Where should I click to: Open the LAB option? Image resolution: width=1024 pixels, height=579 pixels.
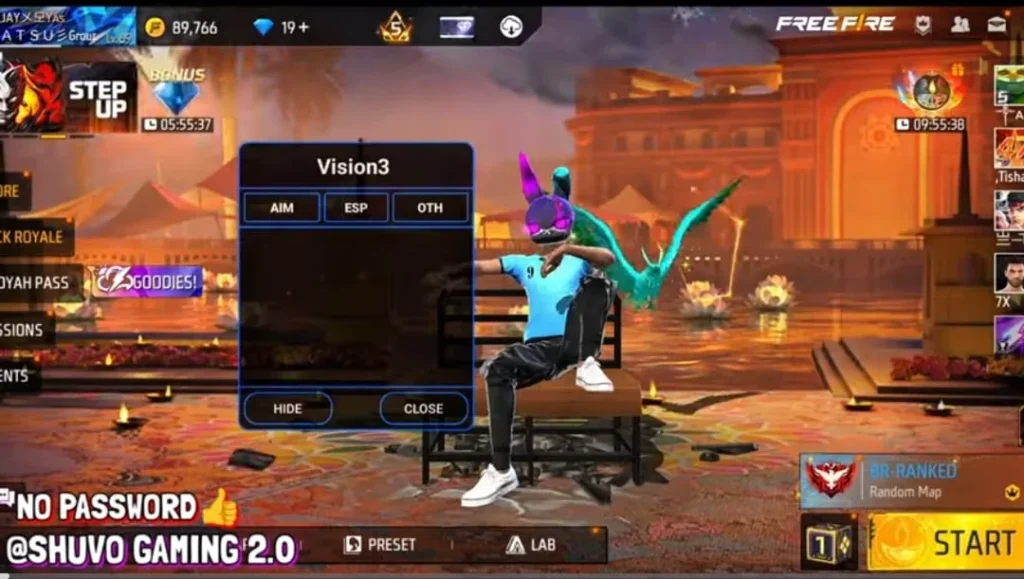pos(530,545)
